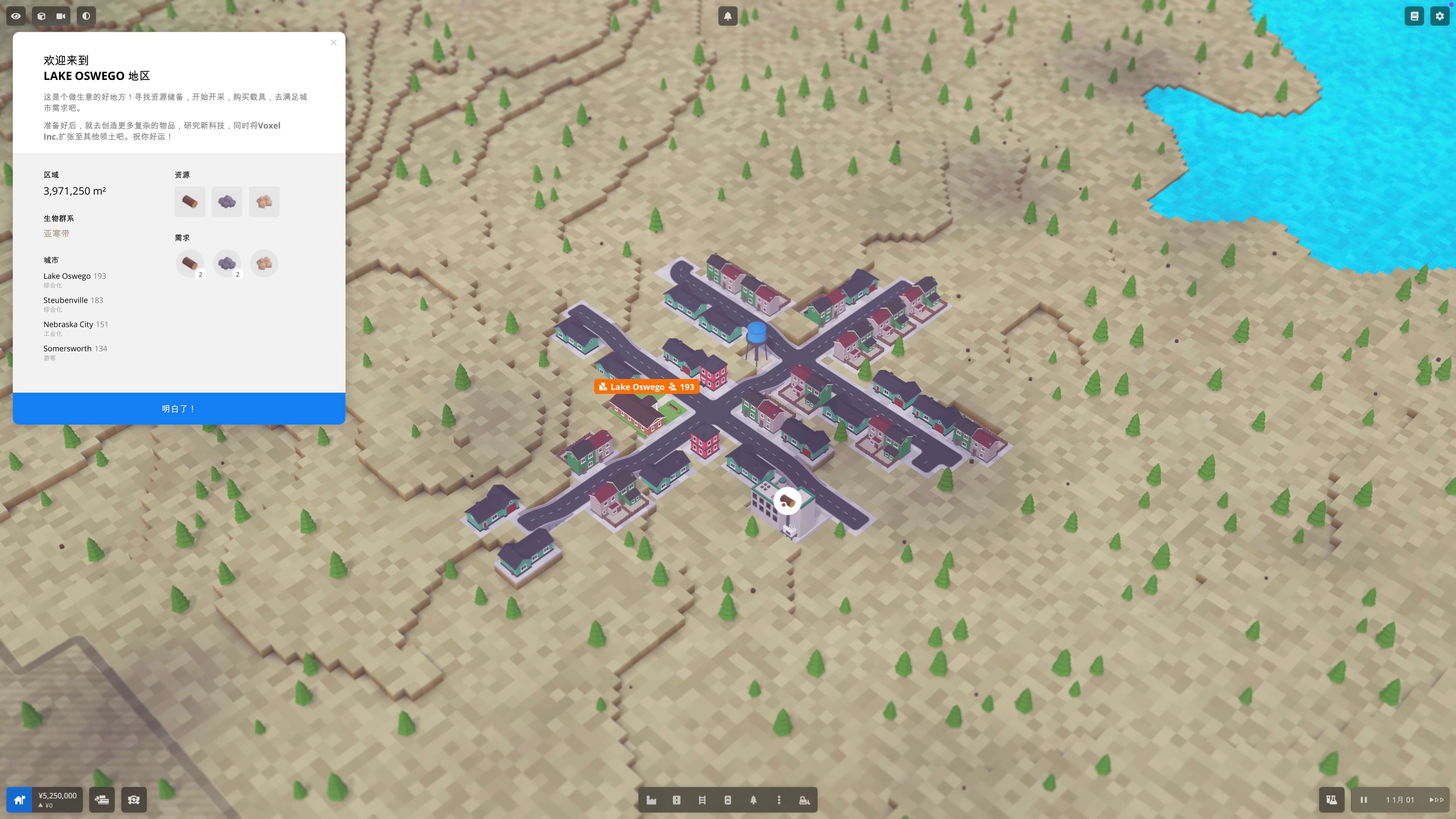Open the company headquarters panel
Screen dimensions: 1456x819
[19, 800]
